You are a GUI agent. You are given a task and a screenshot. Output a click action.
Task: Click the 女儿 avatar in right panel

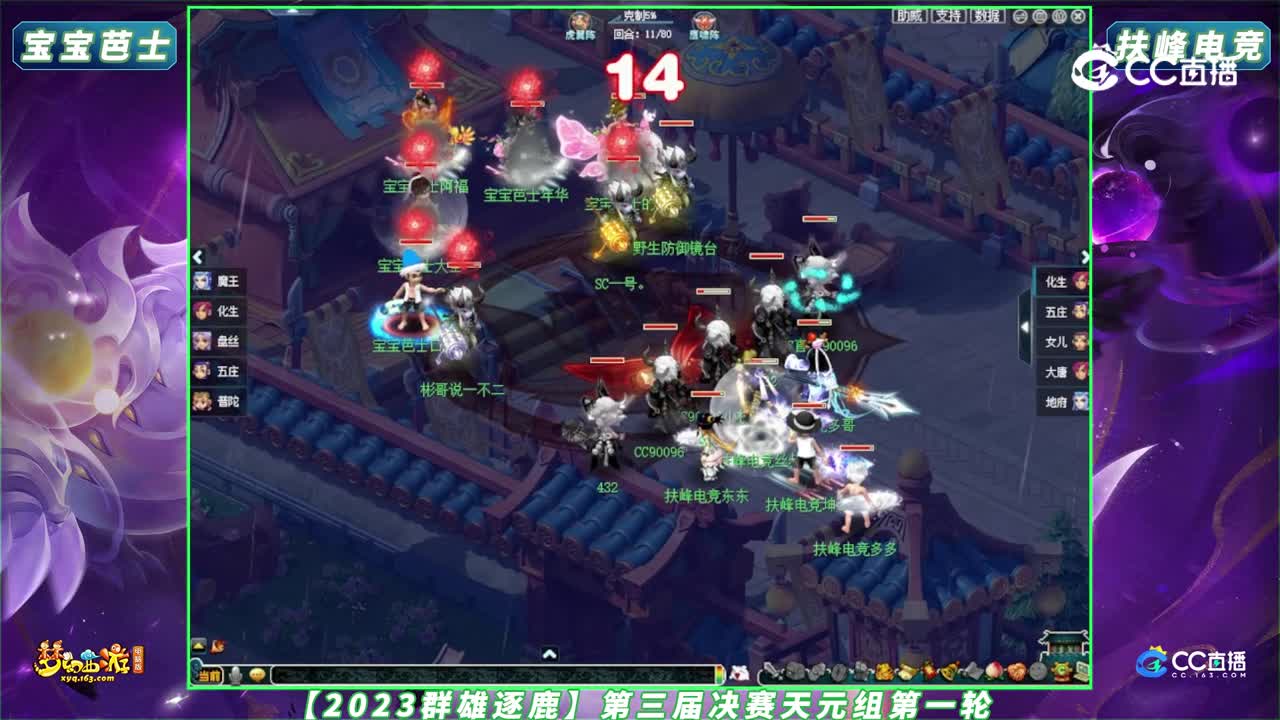point(1080,341)
